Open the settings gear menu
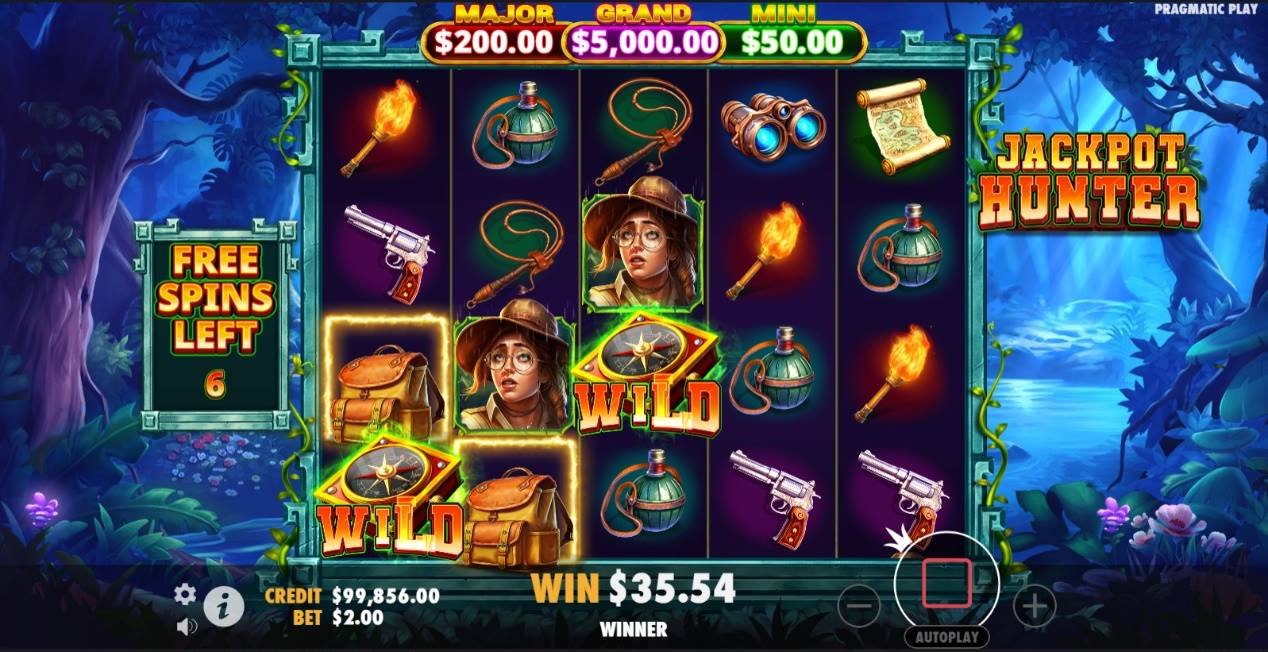 coord(185,595)
